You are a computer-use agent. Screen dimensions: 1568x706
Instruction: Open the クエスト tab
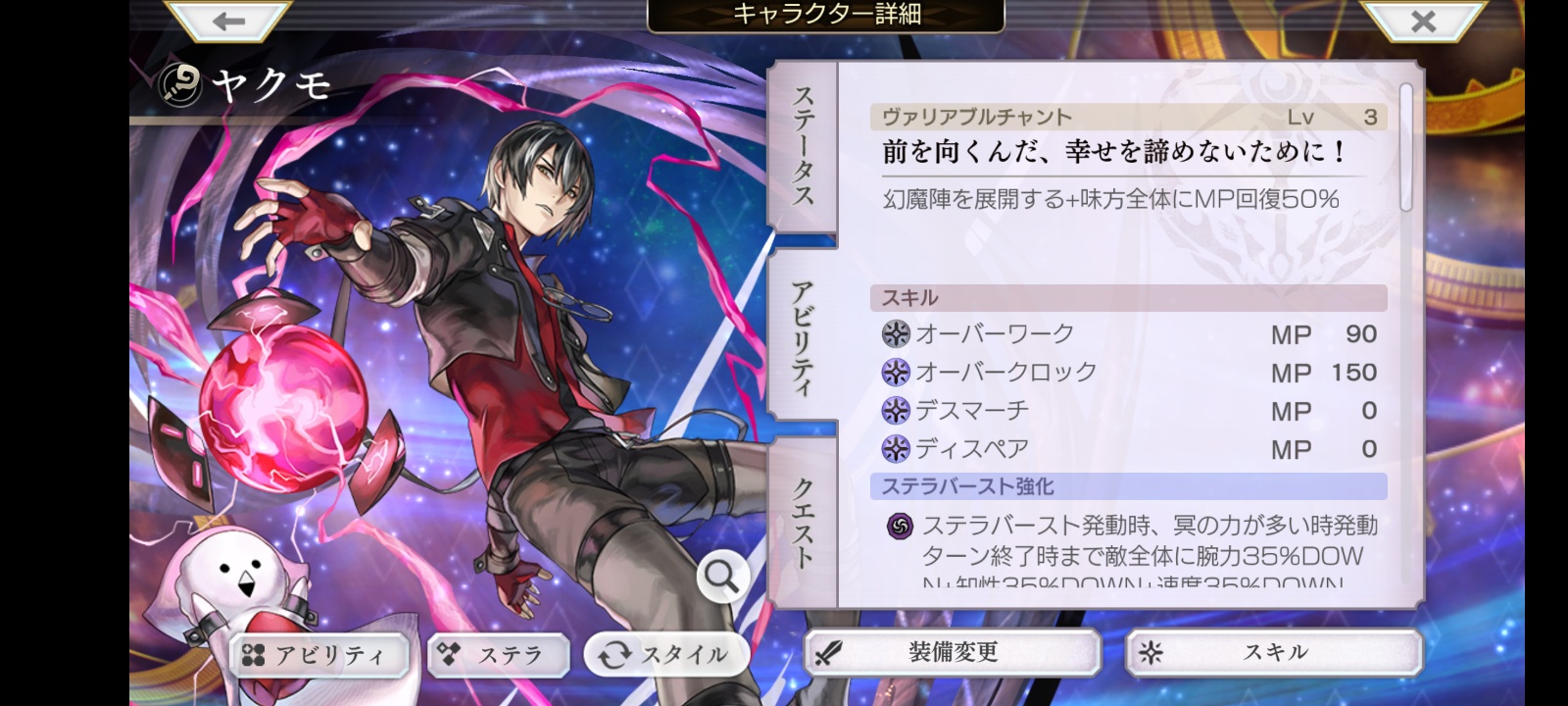click(803, 522)
